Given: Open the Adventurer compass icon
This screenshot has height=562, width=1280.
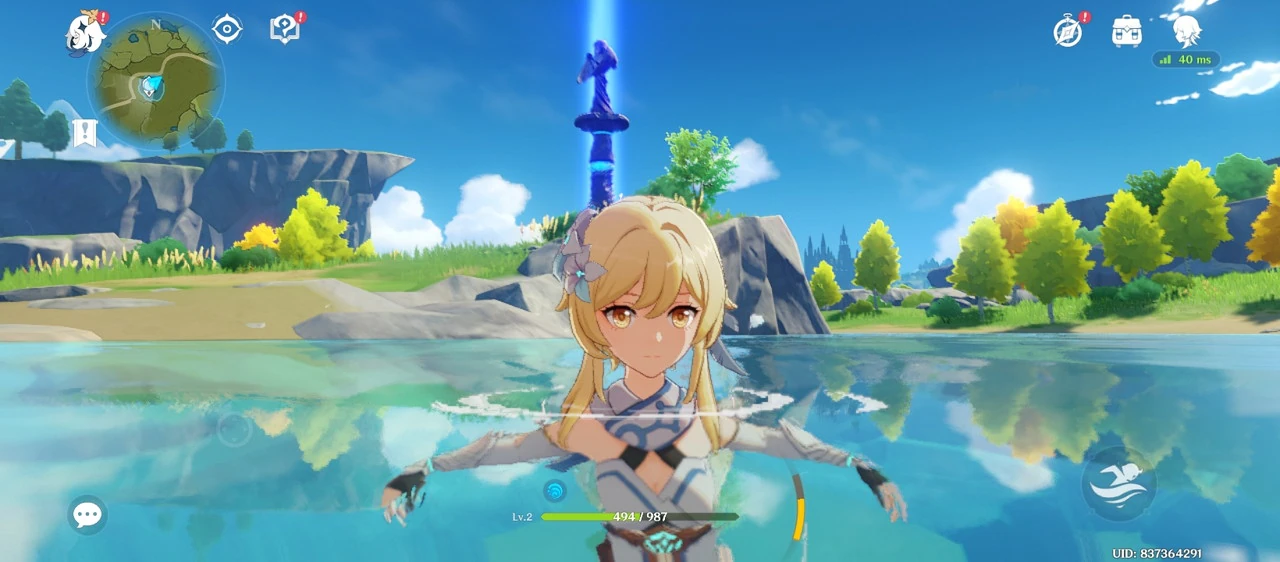Looking at the screenshot, I should pos(1068,31).
